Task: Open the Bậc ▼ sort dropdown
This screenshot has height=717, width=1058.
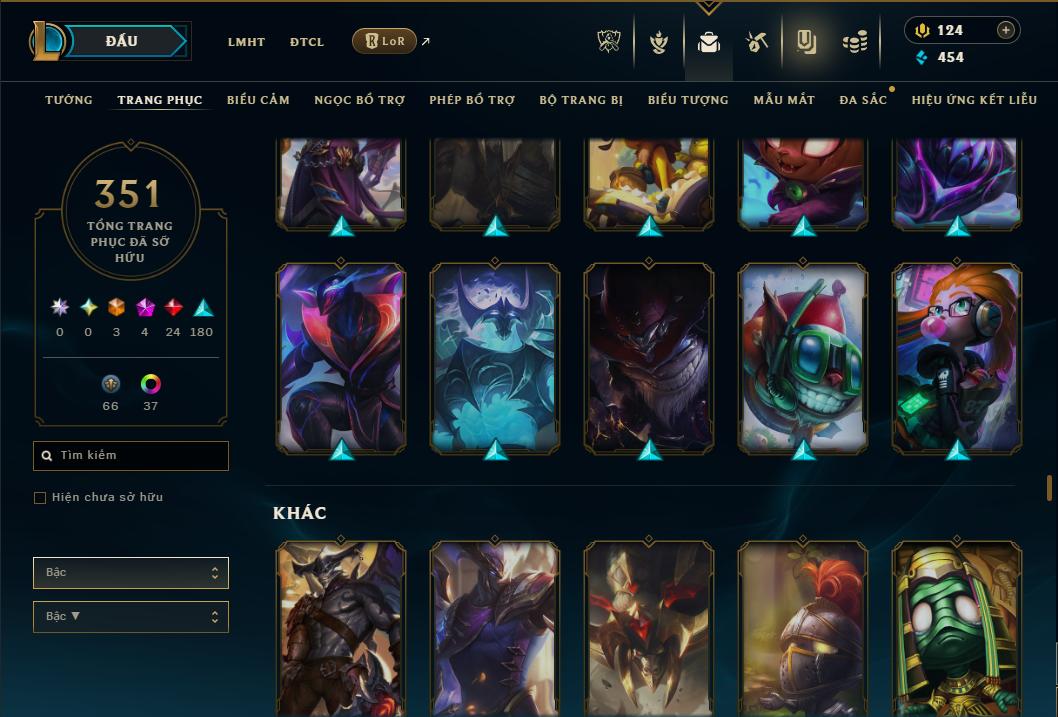Action: [131, 617]
